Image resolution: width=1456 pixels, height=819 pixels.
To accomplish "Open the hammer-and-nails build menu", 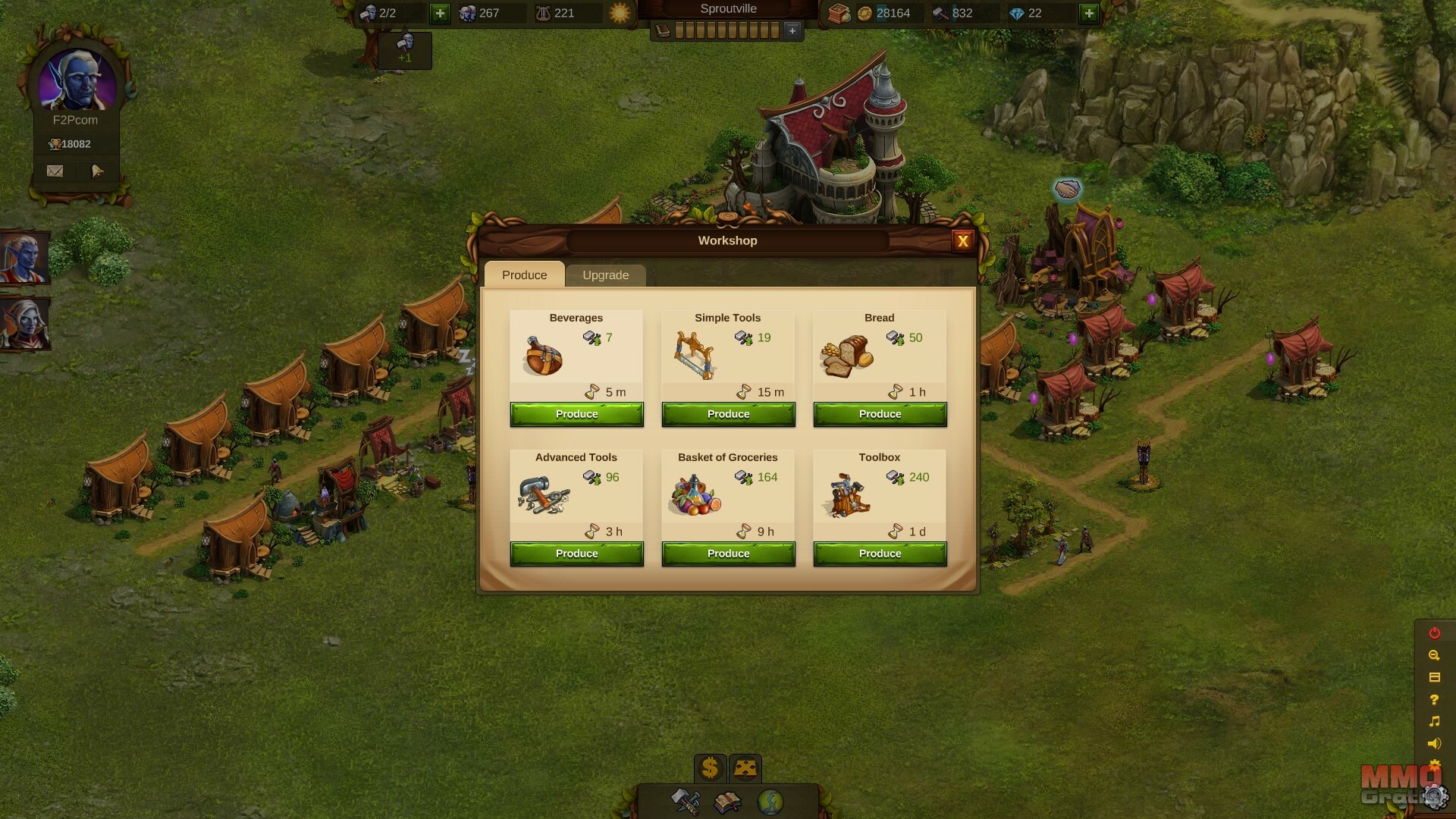I will tap(686, 802).
